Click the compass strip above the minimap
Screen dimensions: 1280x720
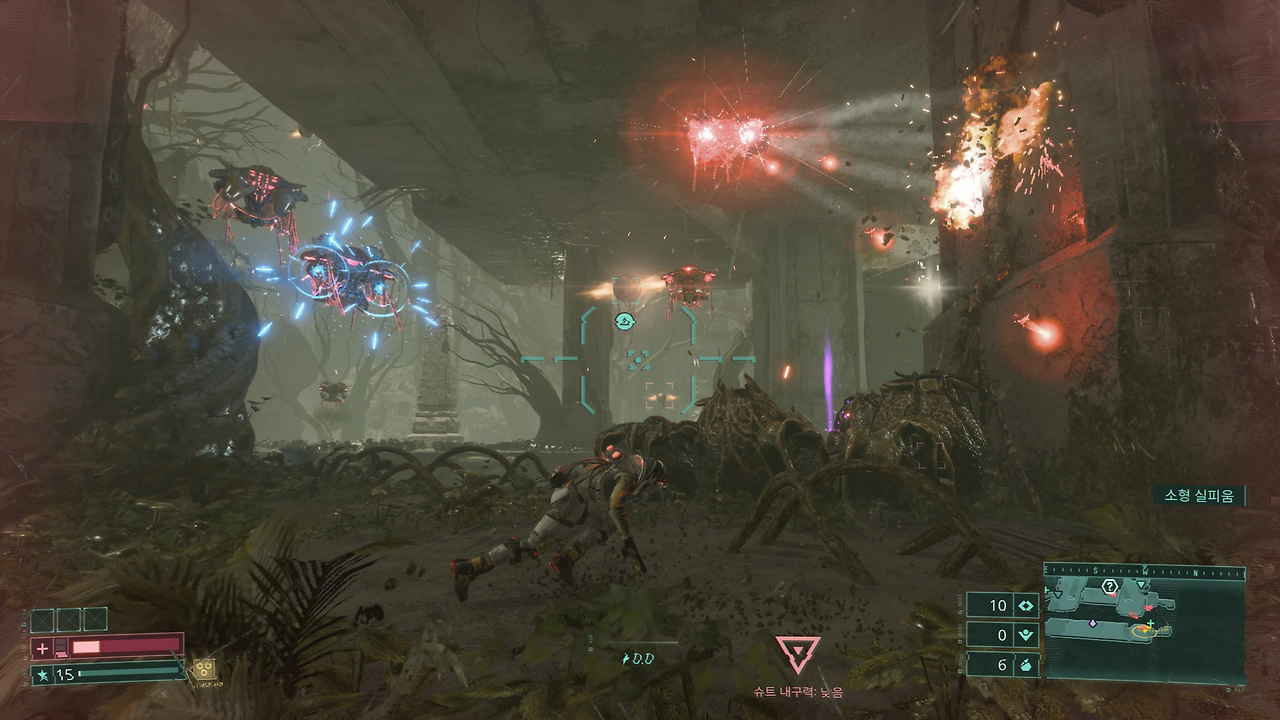tap(1145, 572)
